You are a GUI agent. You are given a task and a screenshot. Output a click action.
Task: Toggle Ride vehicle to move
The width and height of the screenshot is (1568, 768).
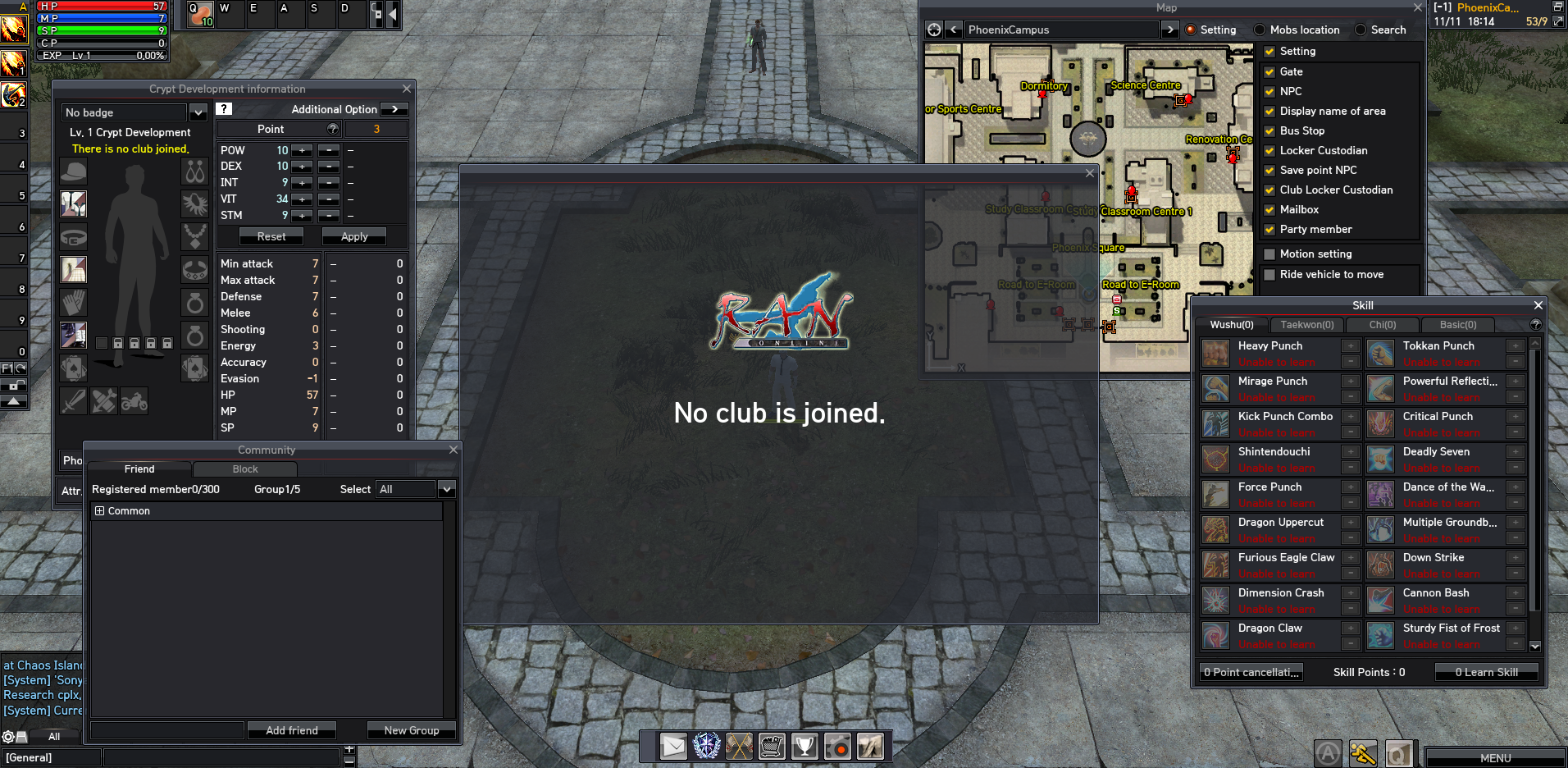tap(1269, 275)
